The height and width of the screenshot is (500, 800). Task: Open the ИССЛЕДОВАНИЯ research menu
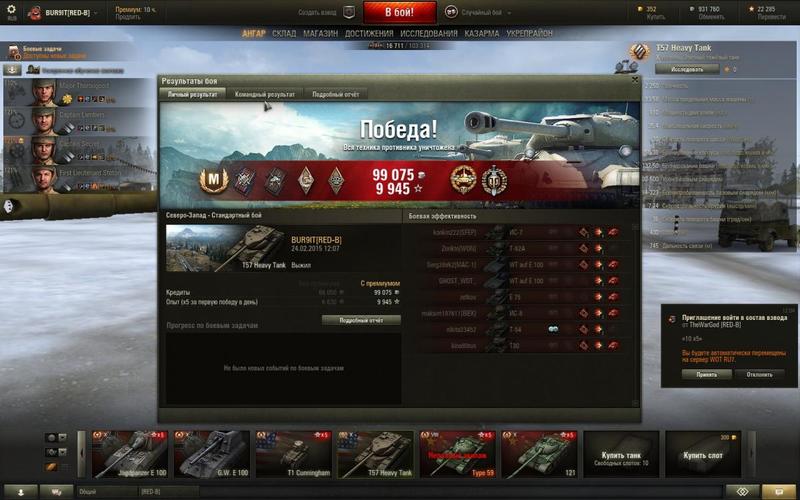(429, 33)
